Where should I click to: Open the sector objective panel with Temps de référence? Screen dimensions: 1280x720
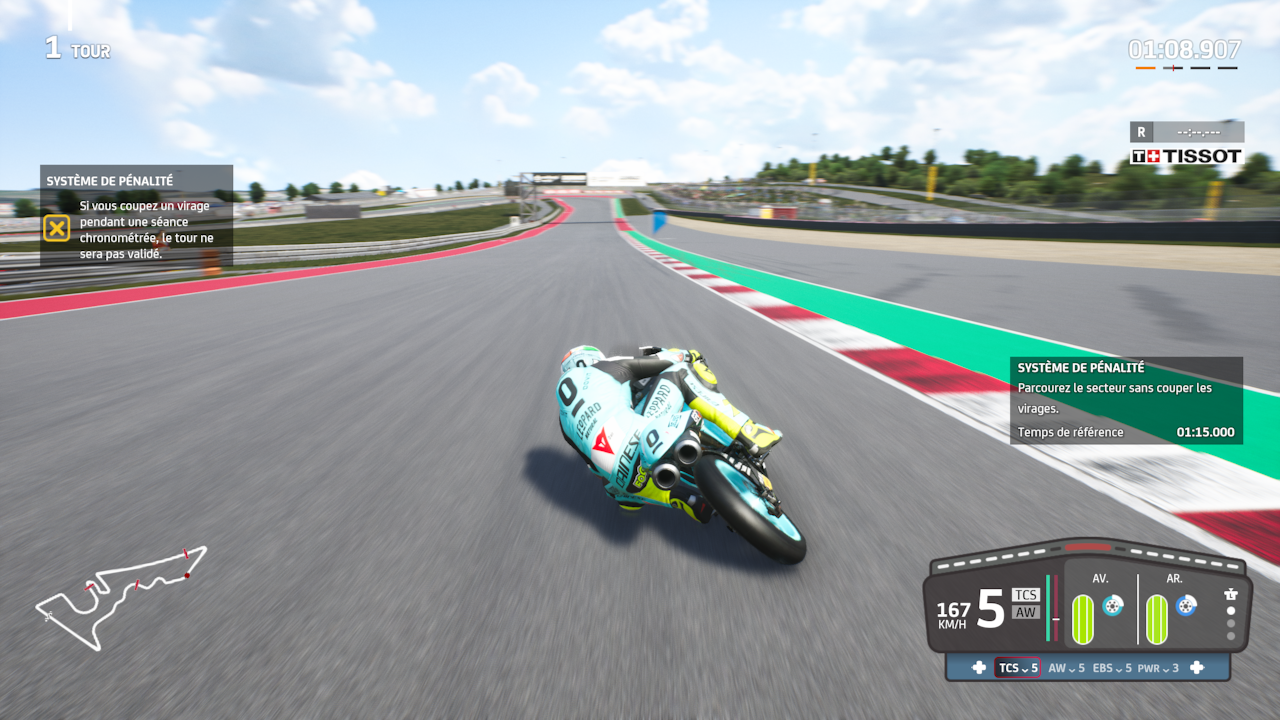1126,400
